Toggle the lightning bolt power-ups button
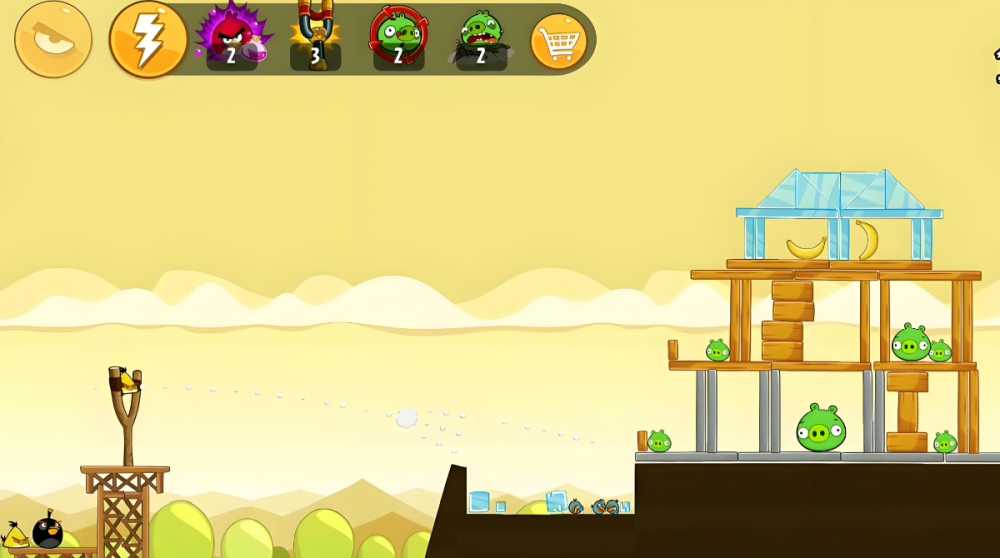1000x558 pixels. coord(148,39)
